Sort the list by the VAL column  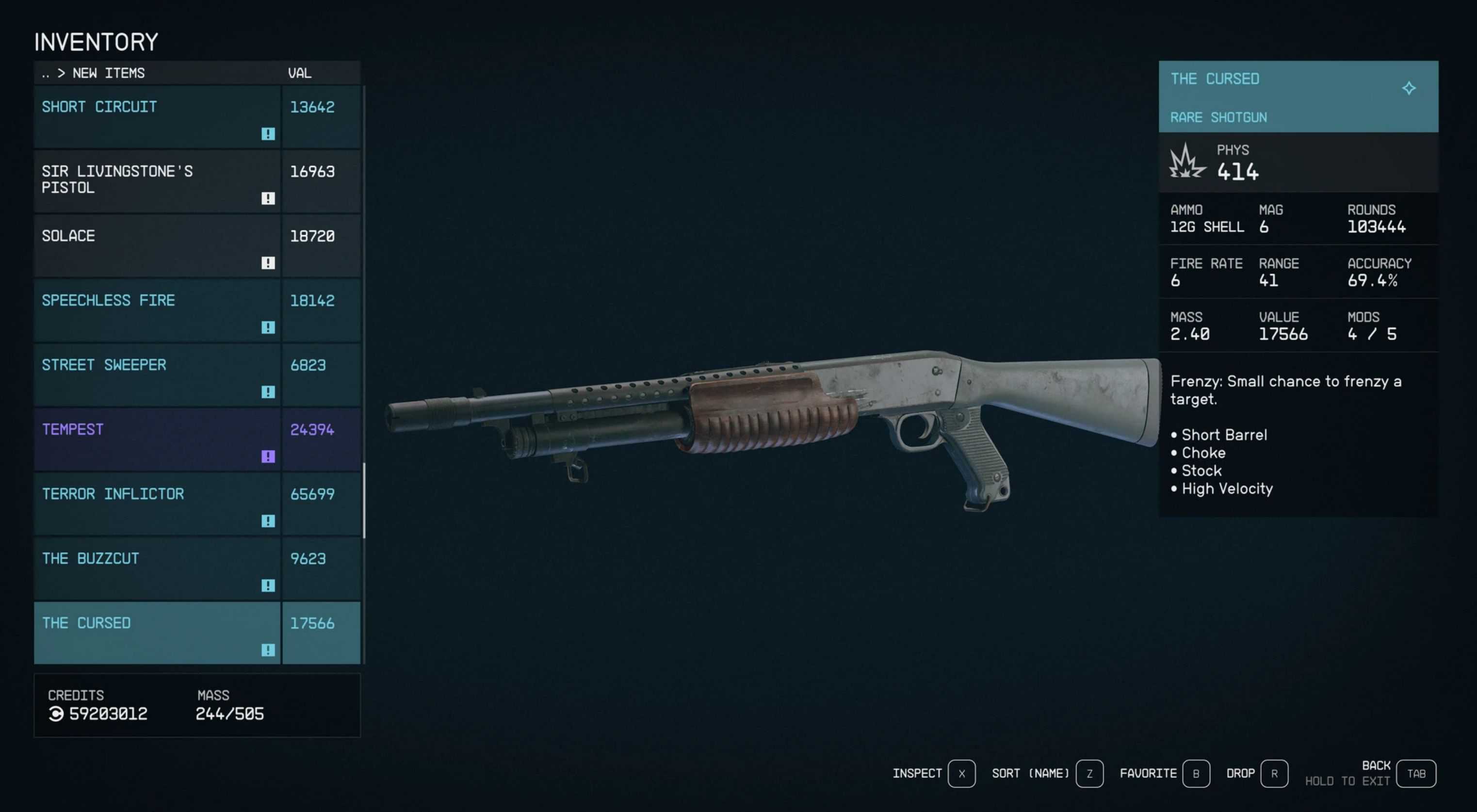tap(299, 73)
